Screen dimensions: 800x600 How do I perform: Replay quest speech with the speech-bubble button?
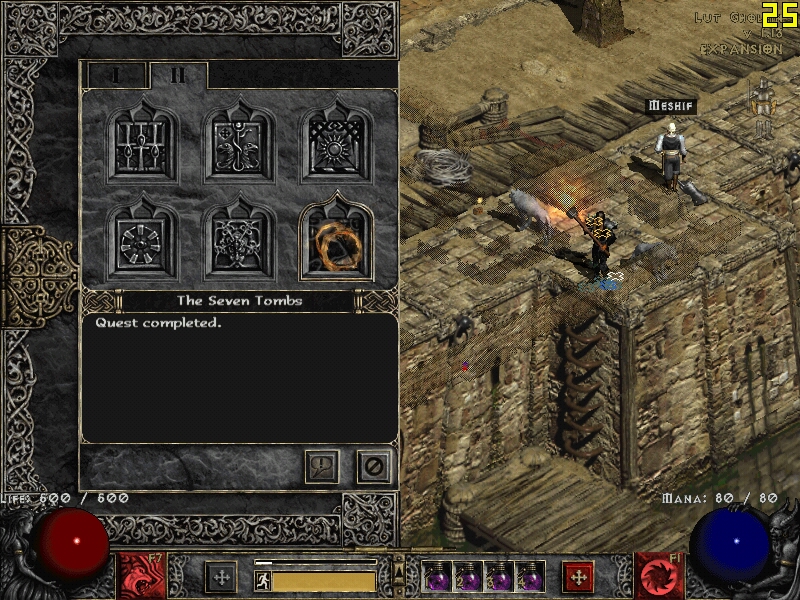pos(322,466)
